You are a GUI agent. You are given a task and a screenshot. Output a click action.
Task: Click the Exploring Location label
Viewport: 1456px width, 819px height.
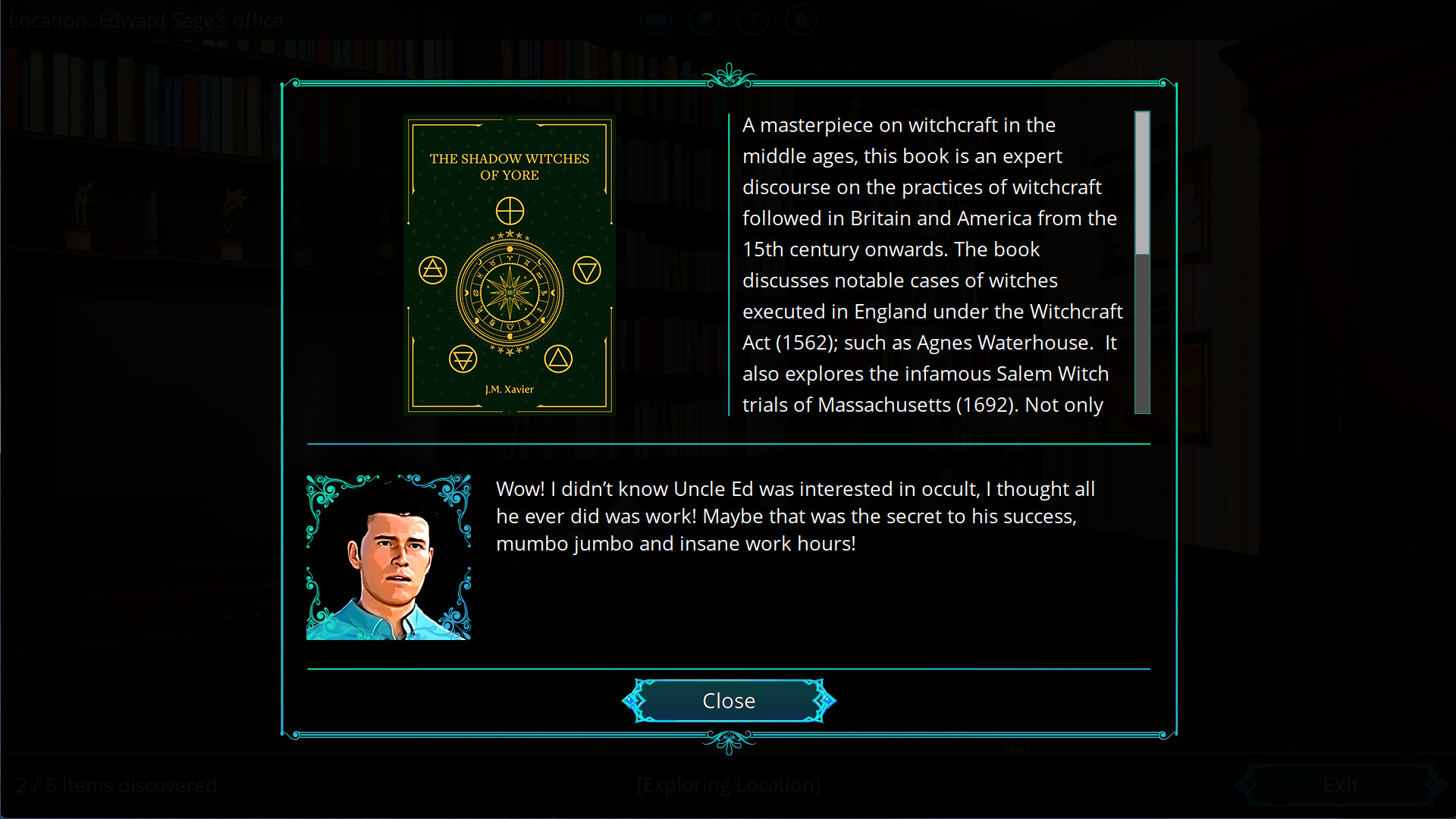point(728,785)
